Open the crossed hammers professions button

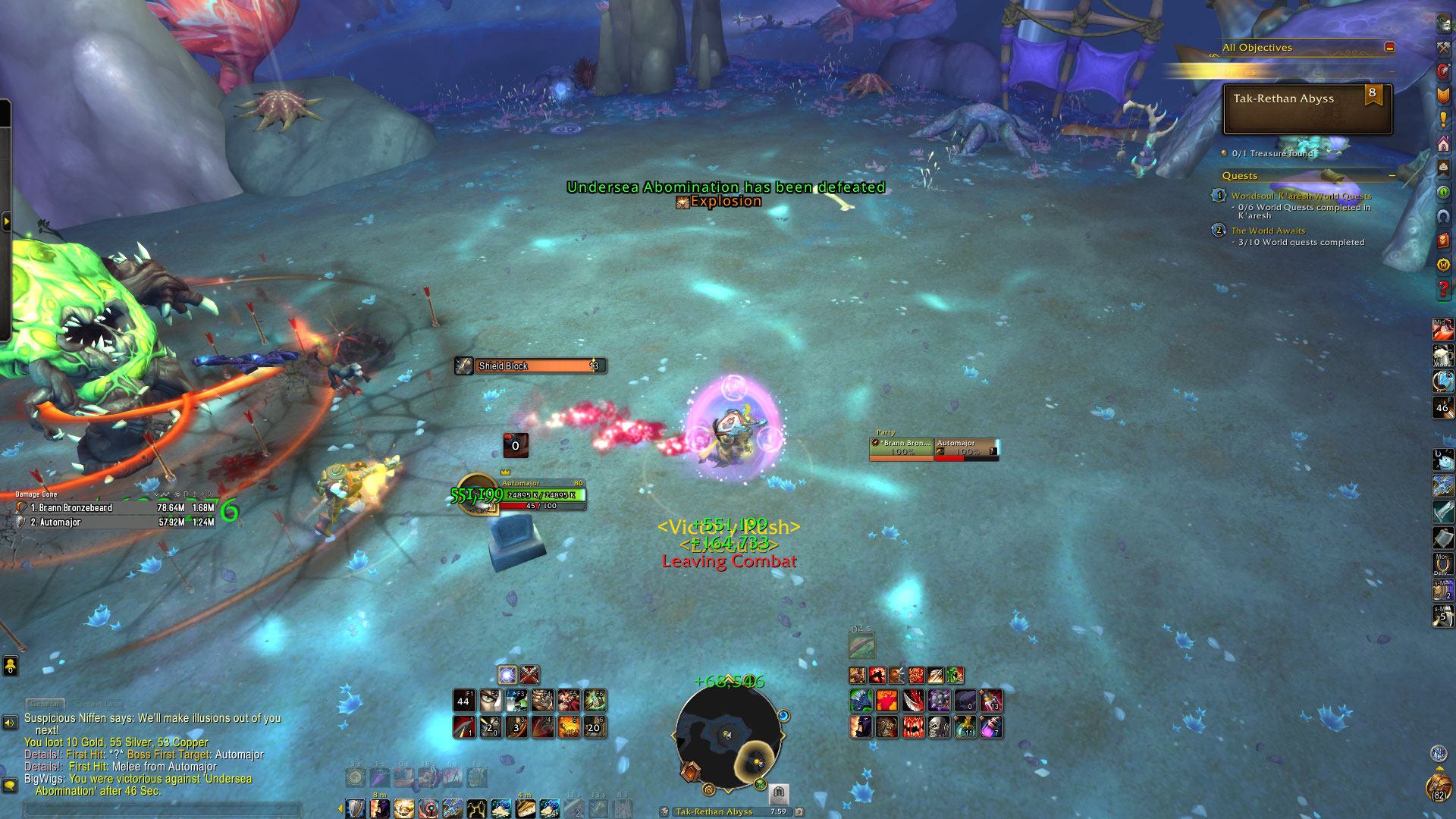coord(1443,47)
